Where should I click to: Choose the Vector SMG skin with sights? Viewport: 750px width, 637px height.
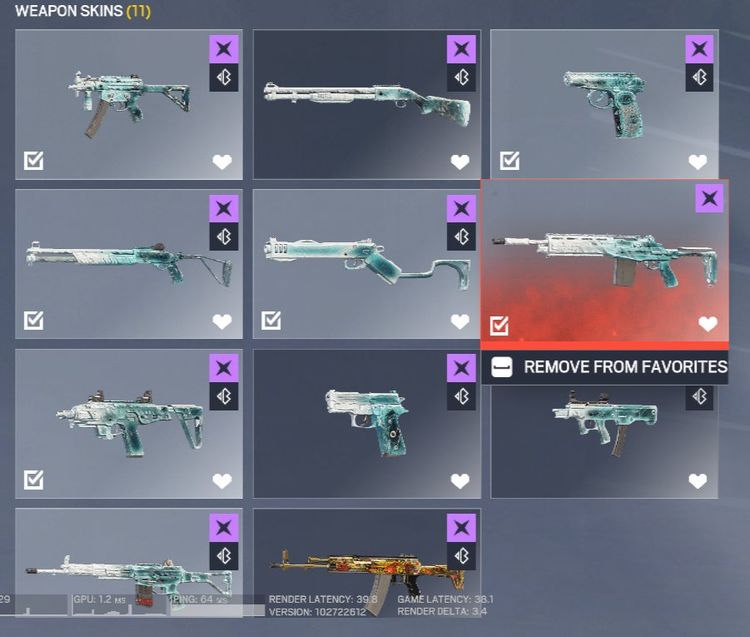(x=128, y=424)
